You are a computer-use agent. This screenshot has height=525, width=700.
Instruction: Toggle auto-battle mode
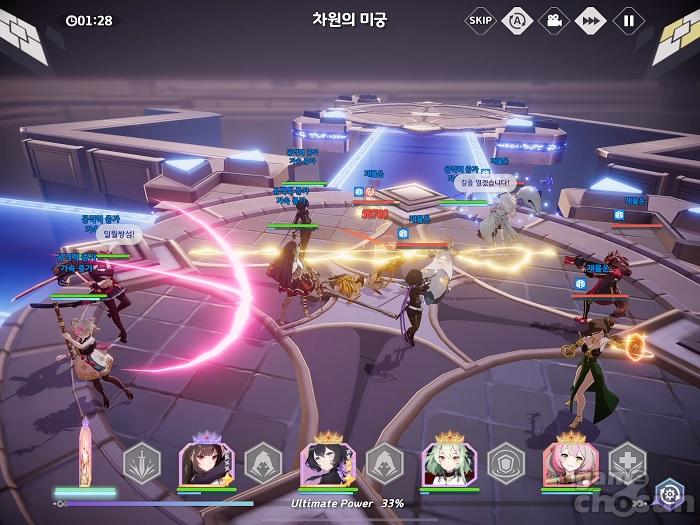coord(516,19)
